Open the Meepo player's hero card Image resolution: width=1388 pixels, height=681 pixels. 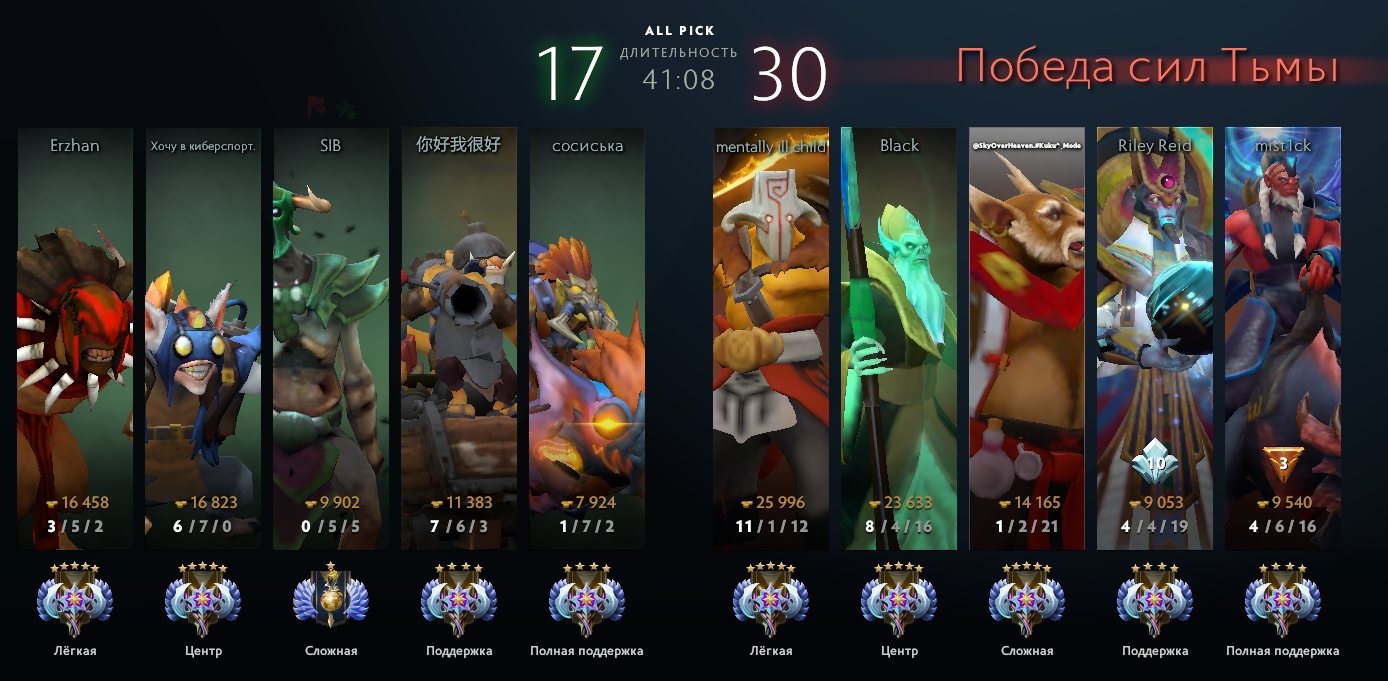(x=203, y=338)
